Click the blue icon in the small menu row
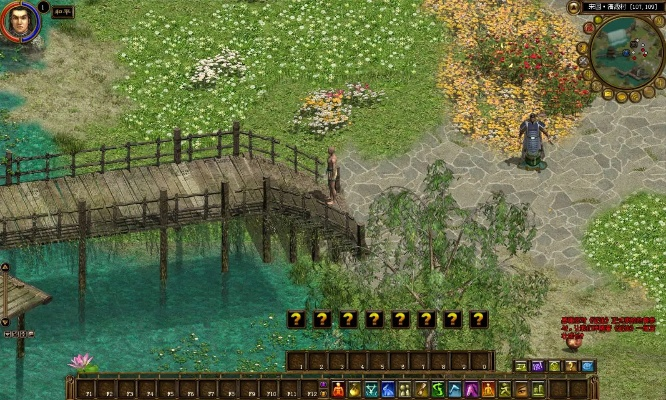Image resolution: width=666 pixels, height=400 pixels. click(588, 367)
